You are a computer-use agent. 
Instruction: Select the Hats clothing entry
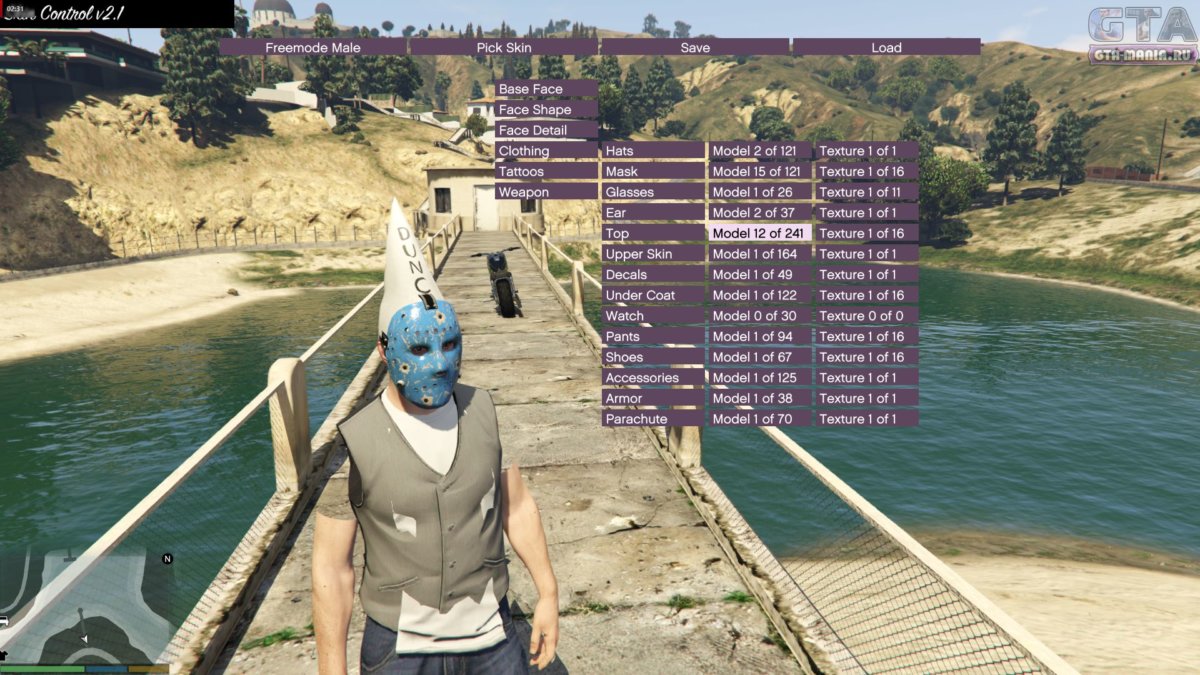[x=653, y=151]
